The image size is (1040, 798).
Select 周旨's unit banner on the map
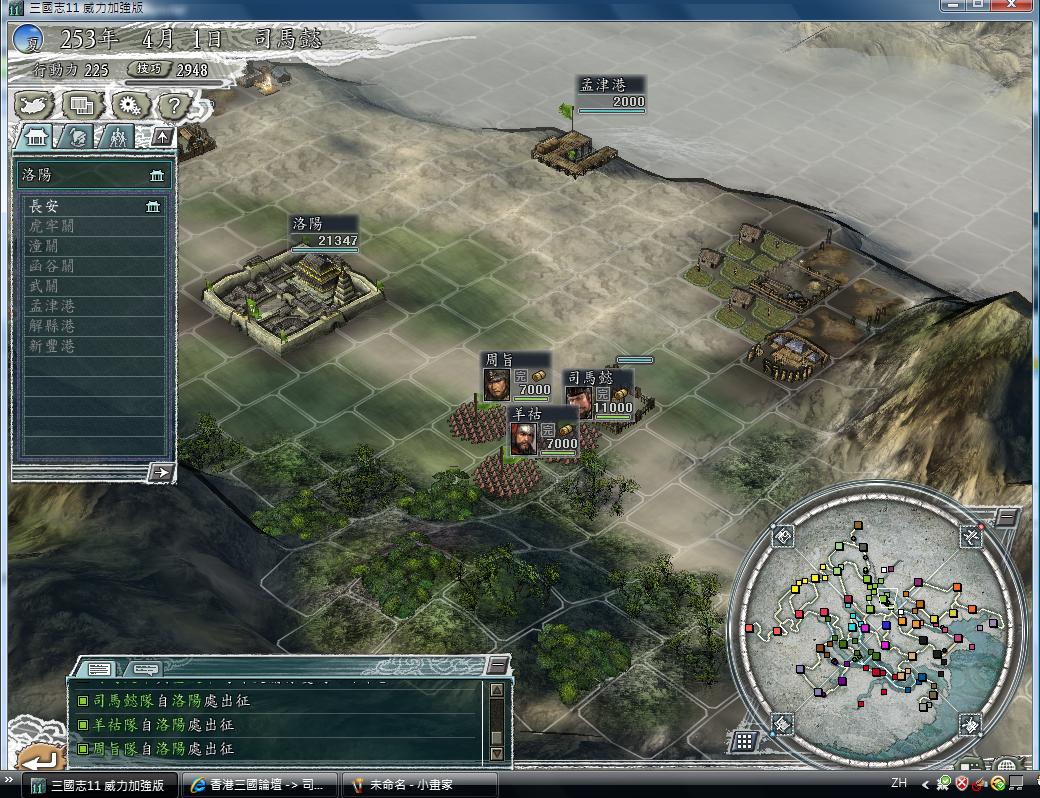(516, 377)
